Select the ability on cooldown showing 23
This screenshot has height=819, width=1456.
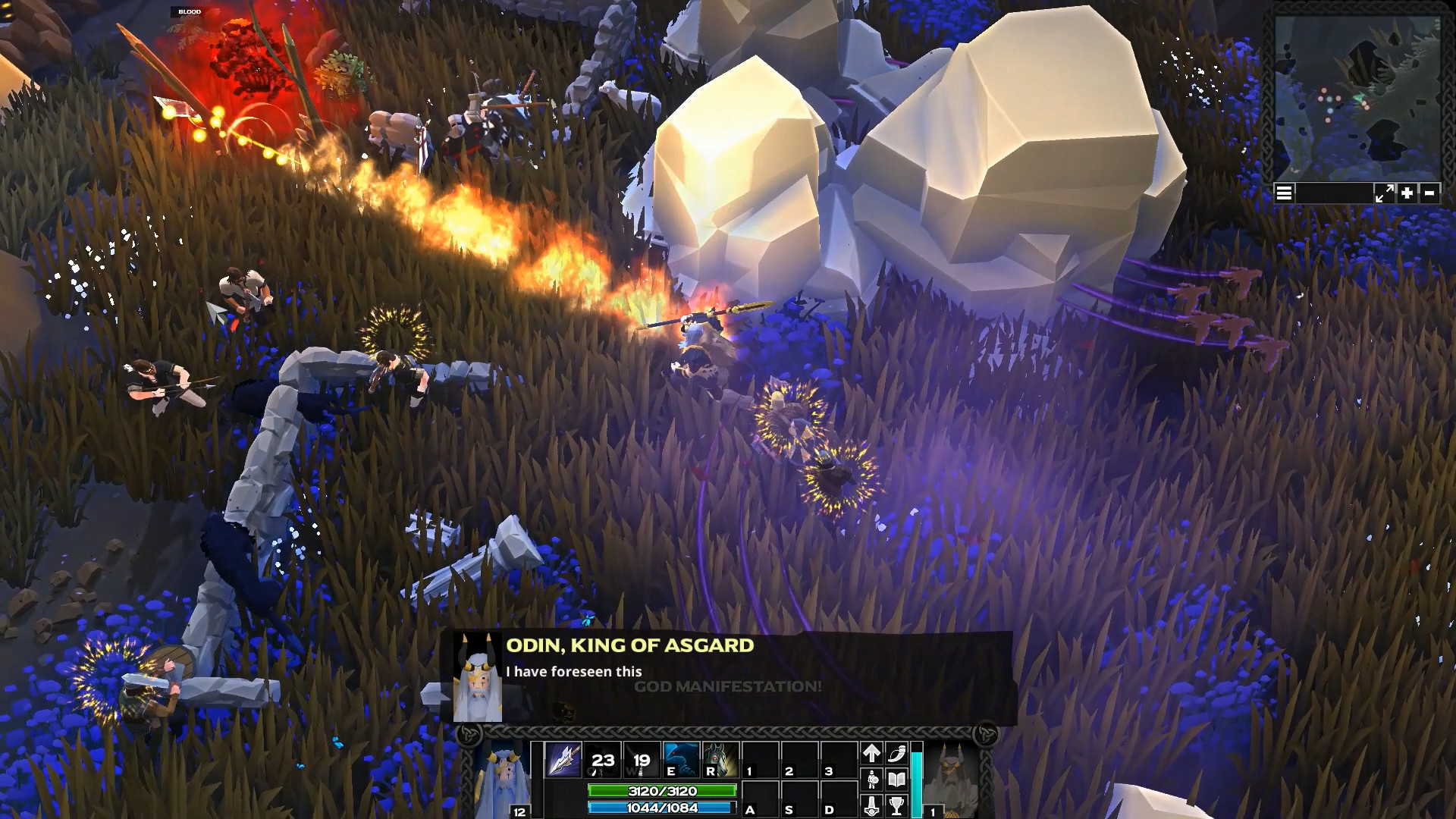pyautogui.click(x=602, y=759)
